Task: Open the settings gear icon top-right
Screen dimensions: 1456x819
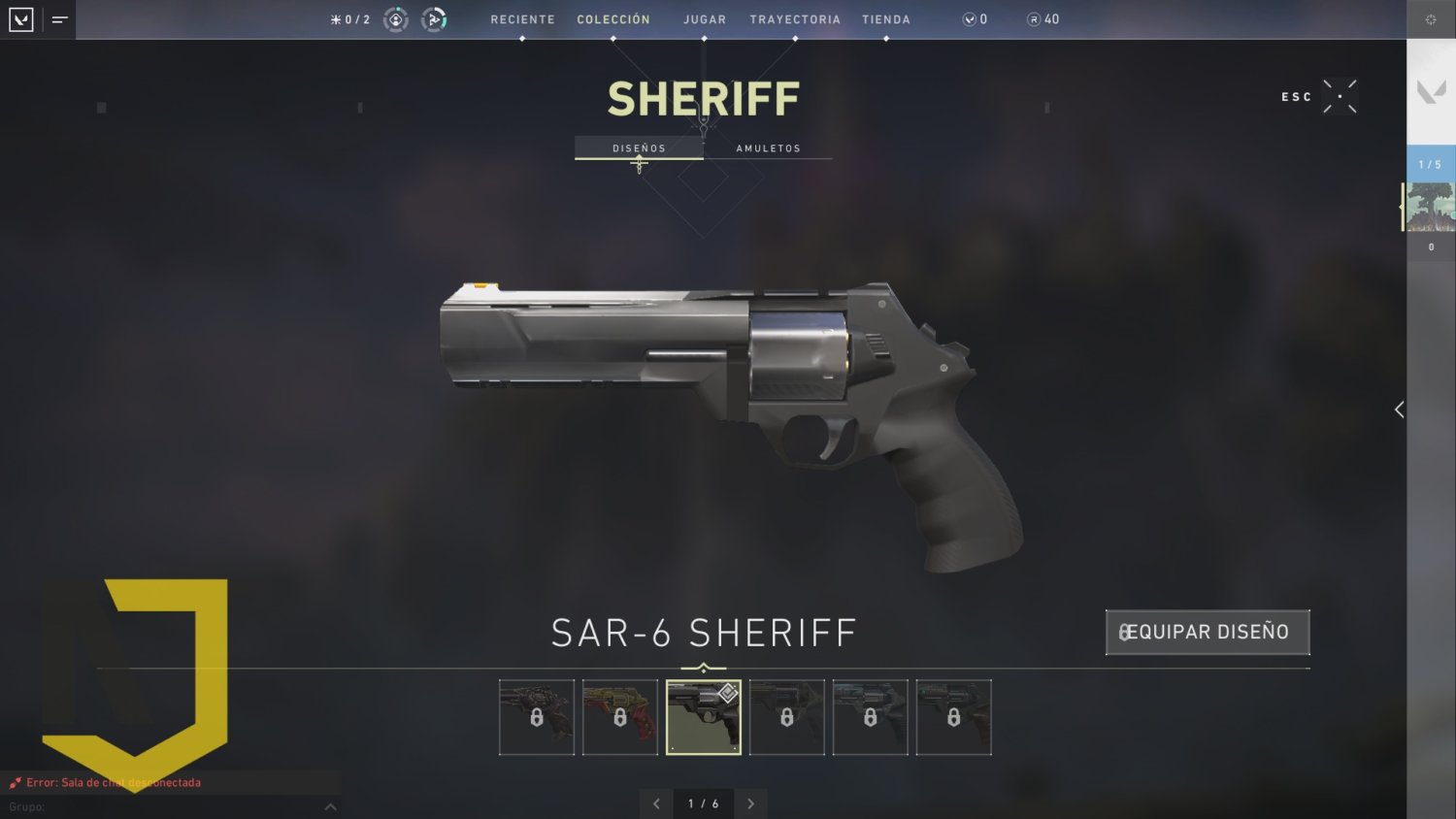Action: click(x=1431, y=18)
